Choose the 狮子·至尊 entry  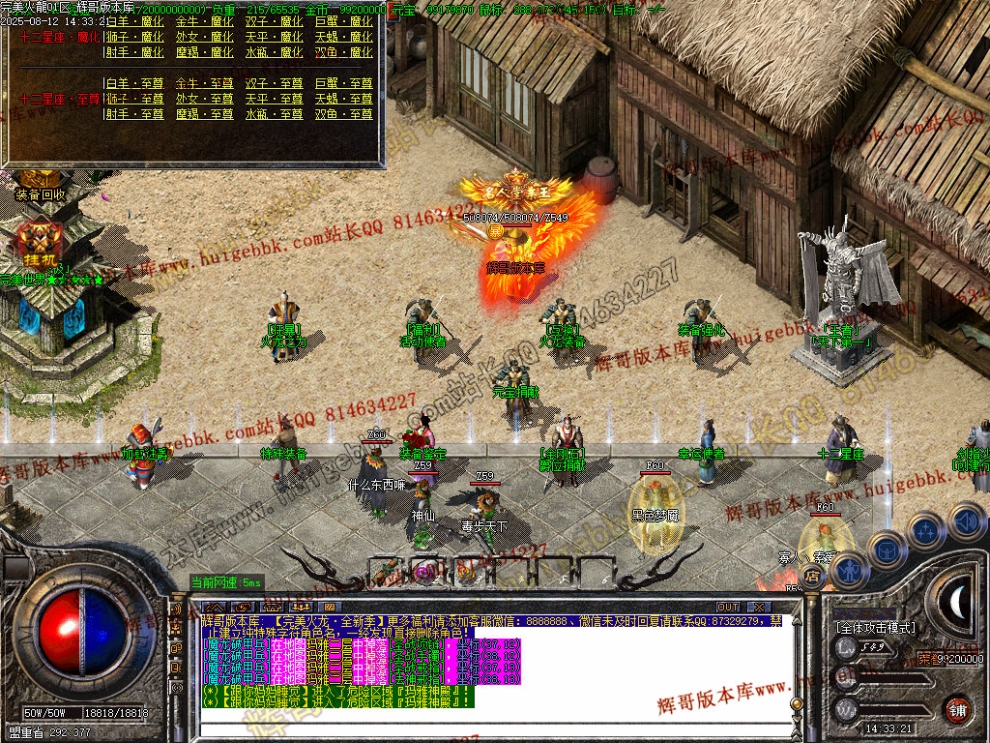135,99
